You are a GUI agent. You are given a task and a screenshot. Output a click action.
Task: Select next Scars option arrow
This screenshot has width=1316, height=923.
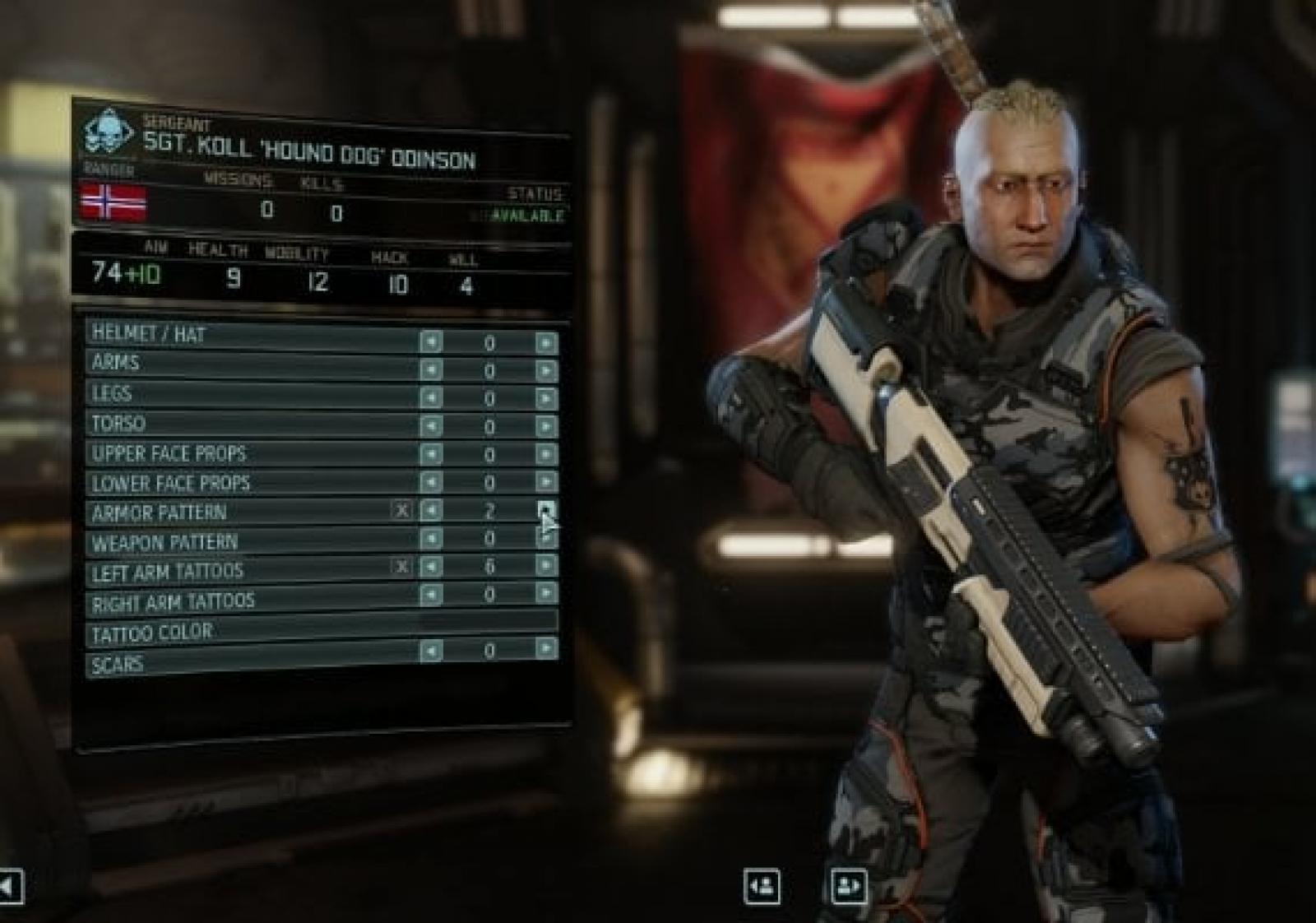click(545, 649)
